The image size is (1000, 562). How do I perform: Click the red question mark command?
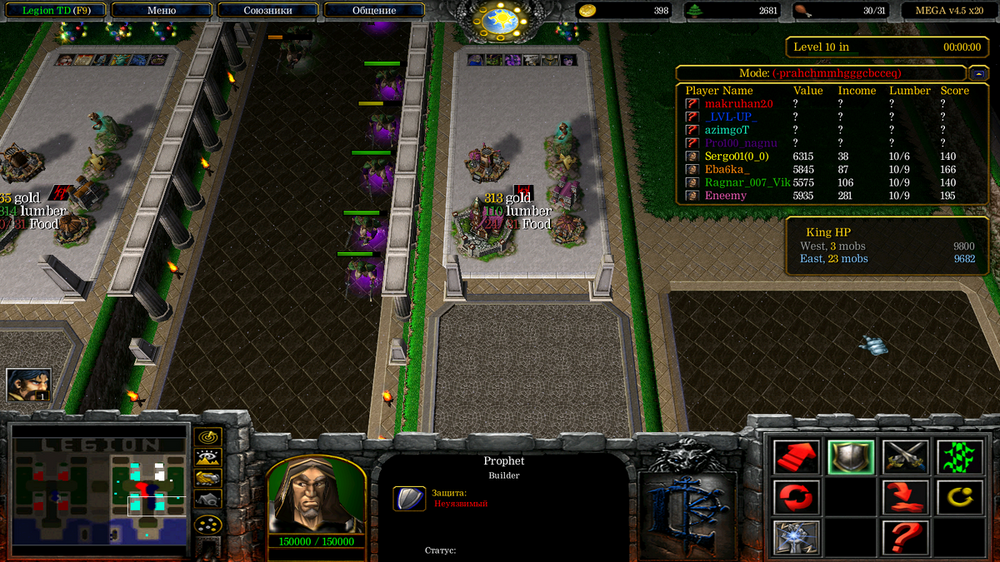905,537
